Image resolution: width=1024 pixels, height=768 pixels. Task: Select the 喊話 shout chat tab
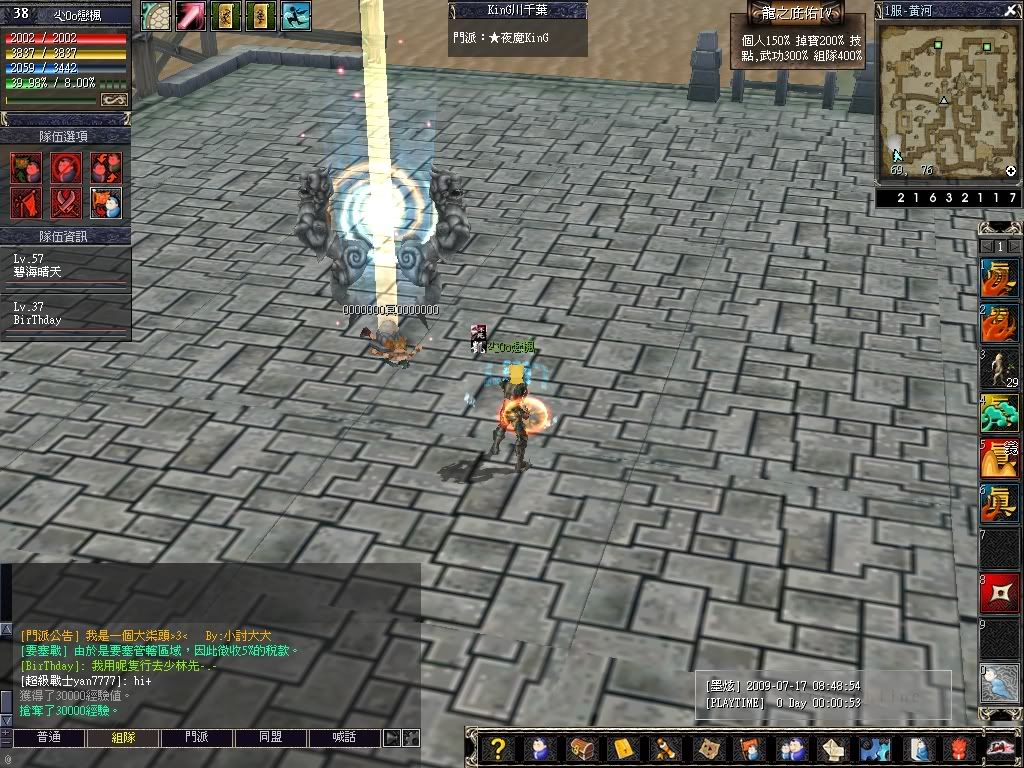pyautogui.click(x=345, y=738)
